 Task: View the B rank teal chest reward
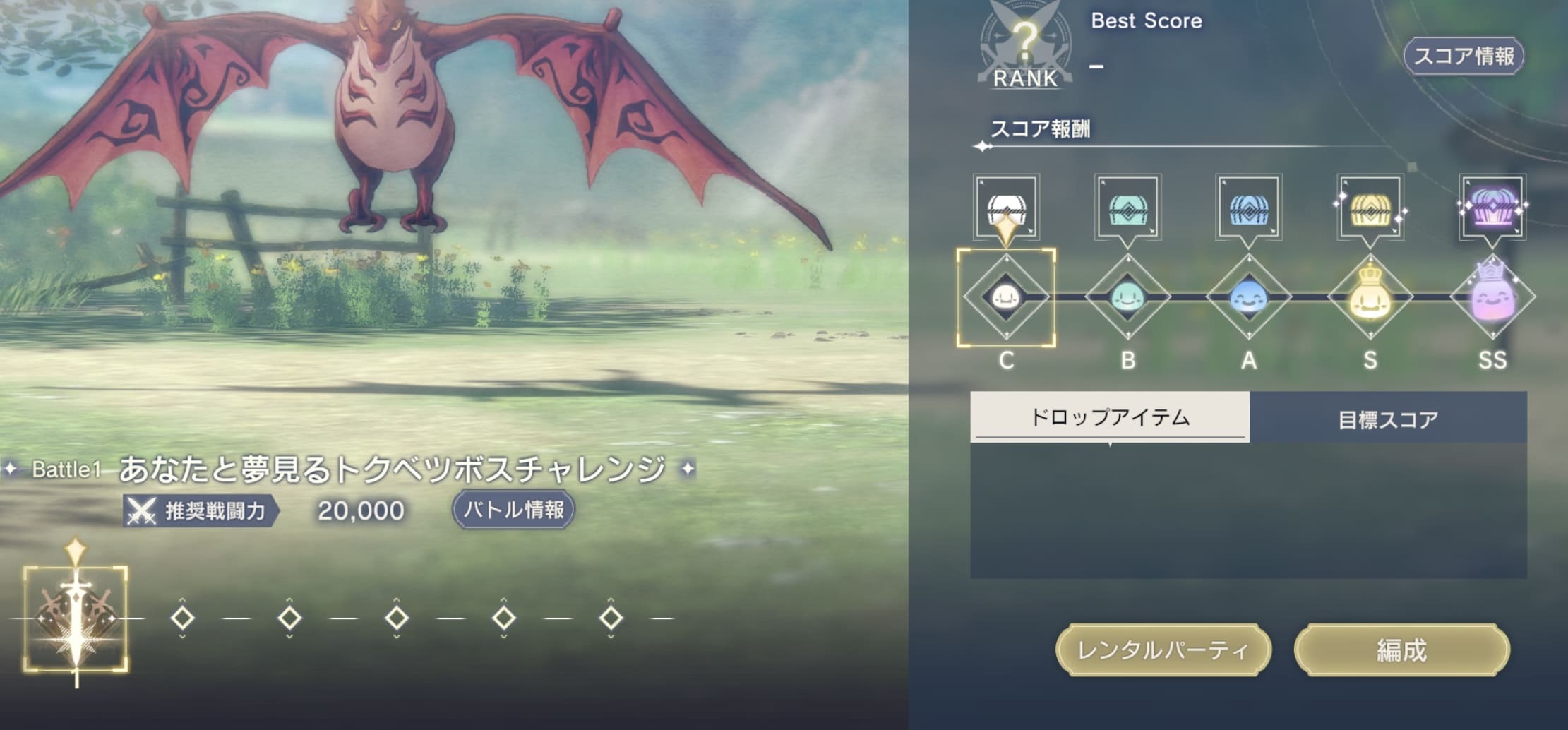click(x=1129, y=208)
